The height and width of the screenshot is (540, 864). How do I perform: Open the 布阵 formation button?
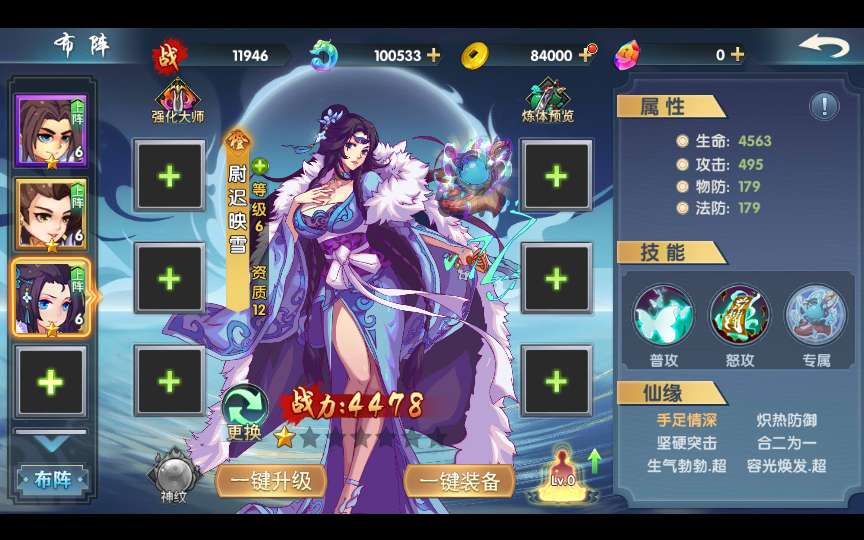tap(50, 479)
